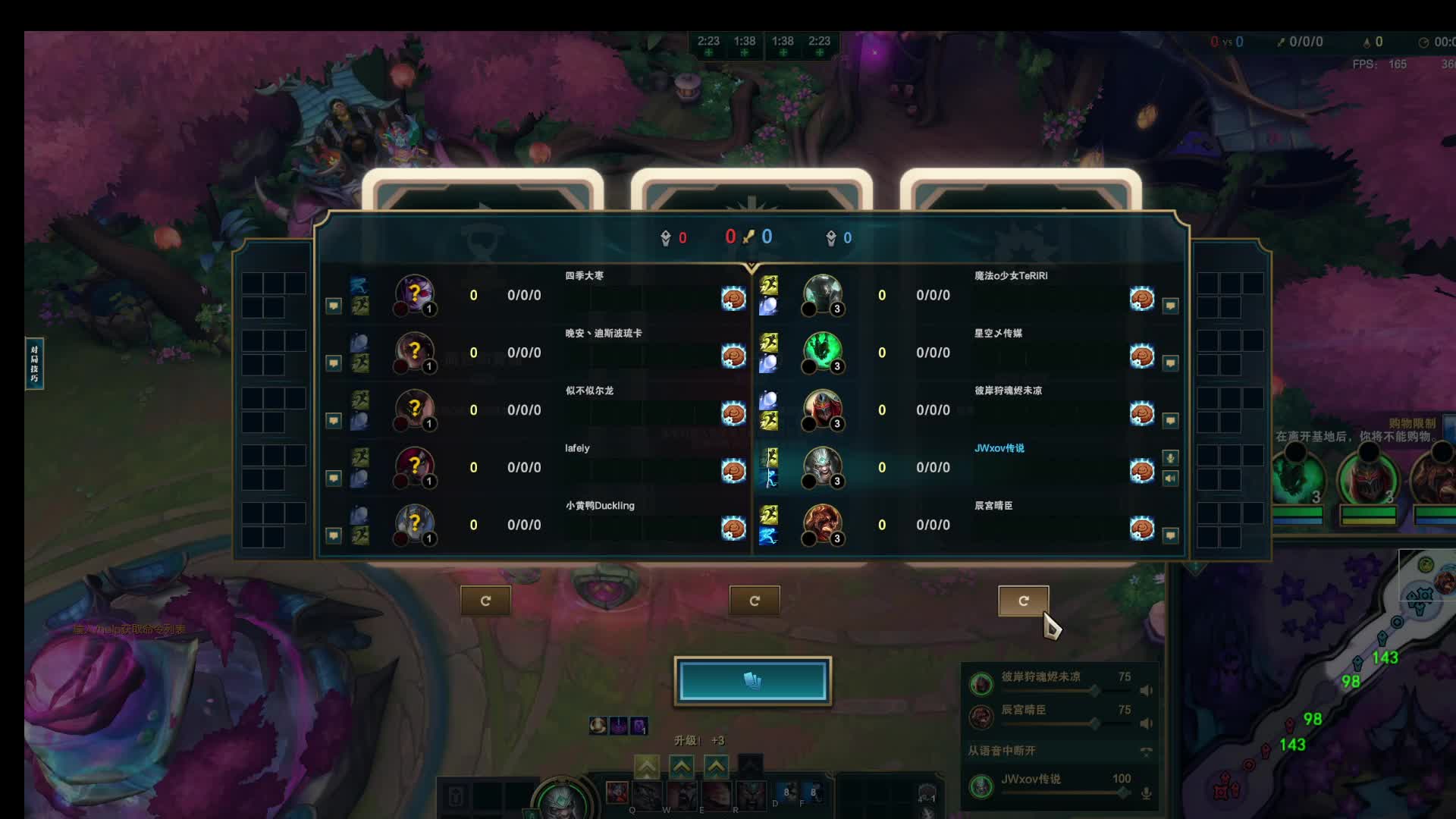Click the emote icon on 小黄鸭Duckling's row

(733, 528)
